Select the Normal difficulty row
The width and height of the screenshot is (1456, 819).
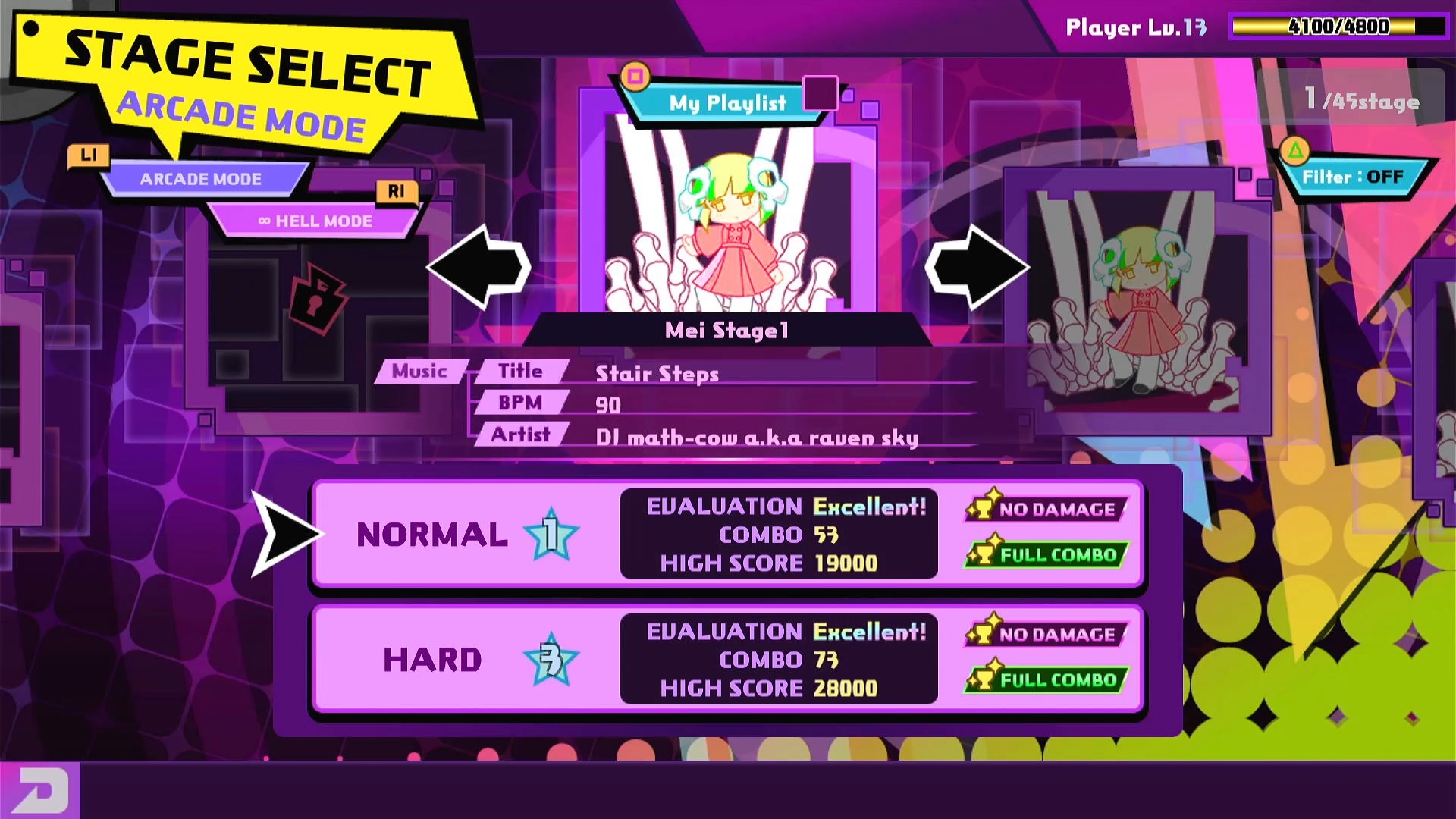point(726,535)
